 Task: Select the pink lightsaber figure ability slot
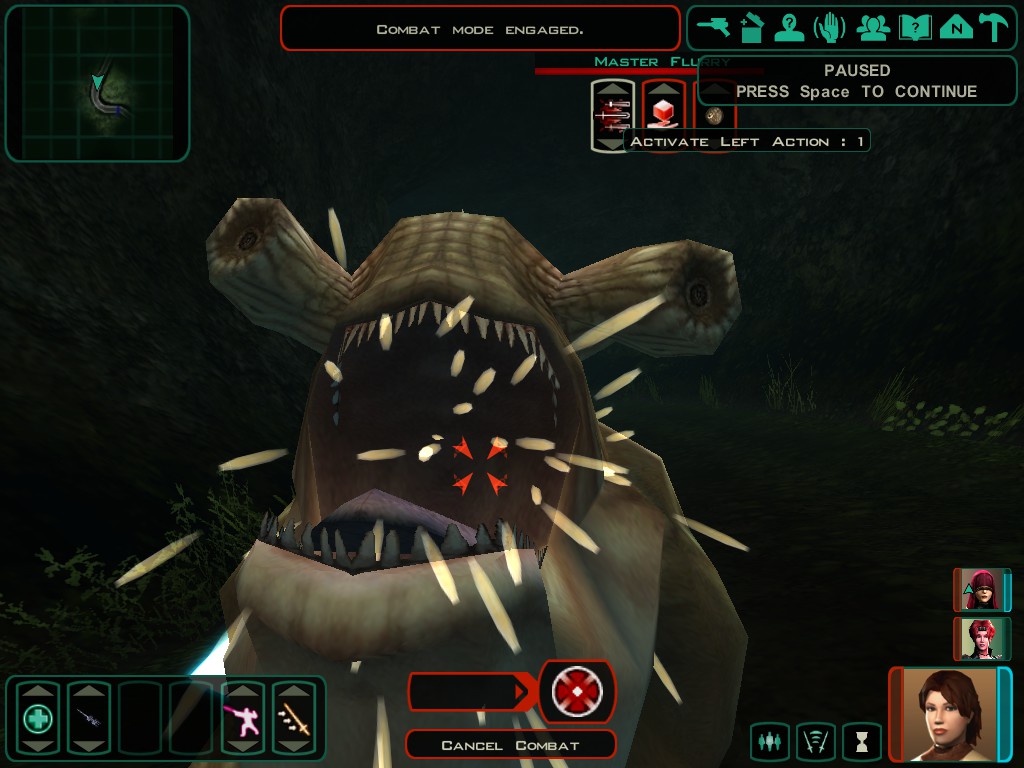pos(243,717)
